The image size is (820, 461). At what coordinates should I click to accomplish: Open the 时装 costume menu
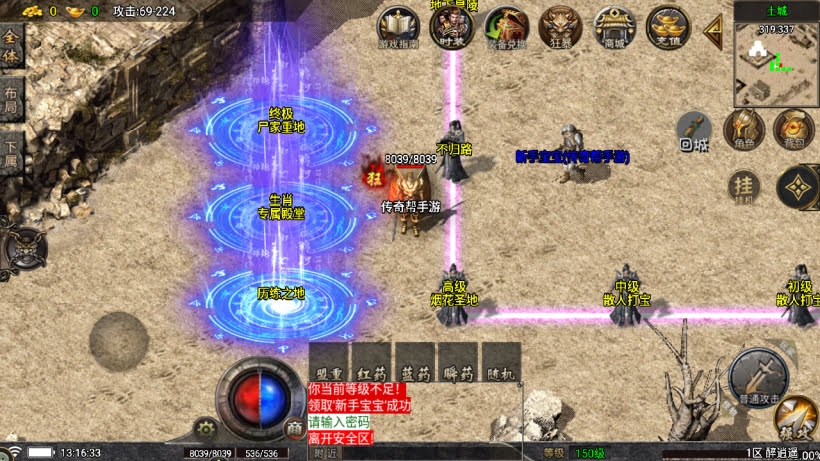[451, 27]
